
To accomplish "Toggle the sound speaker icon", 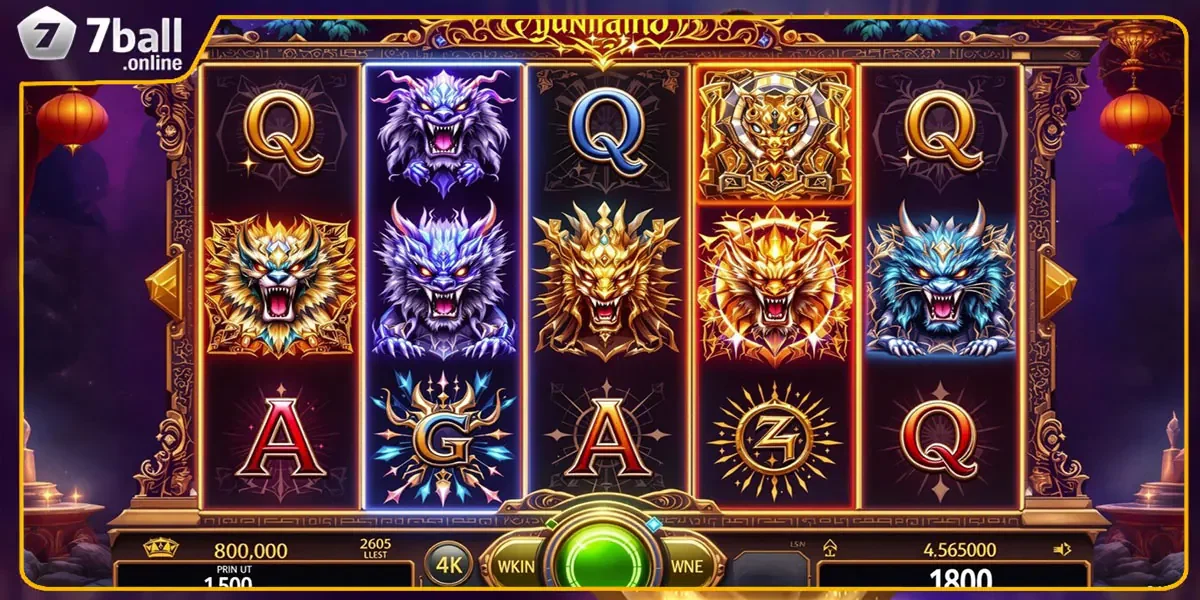I will 1062,548.
